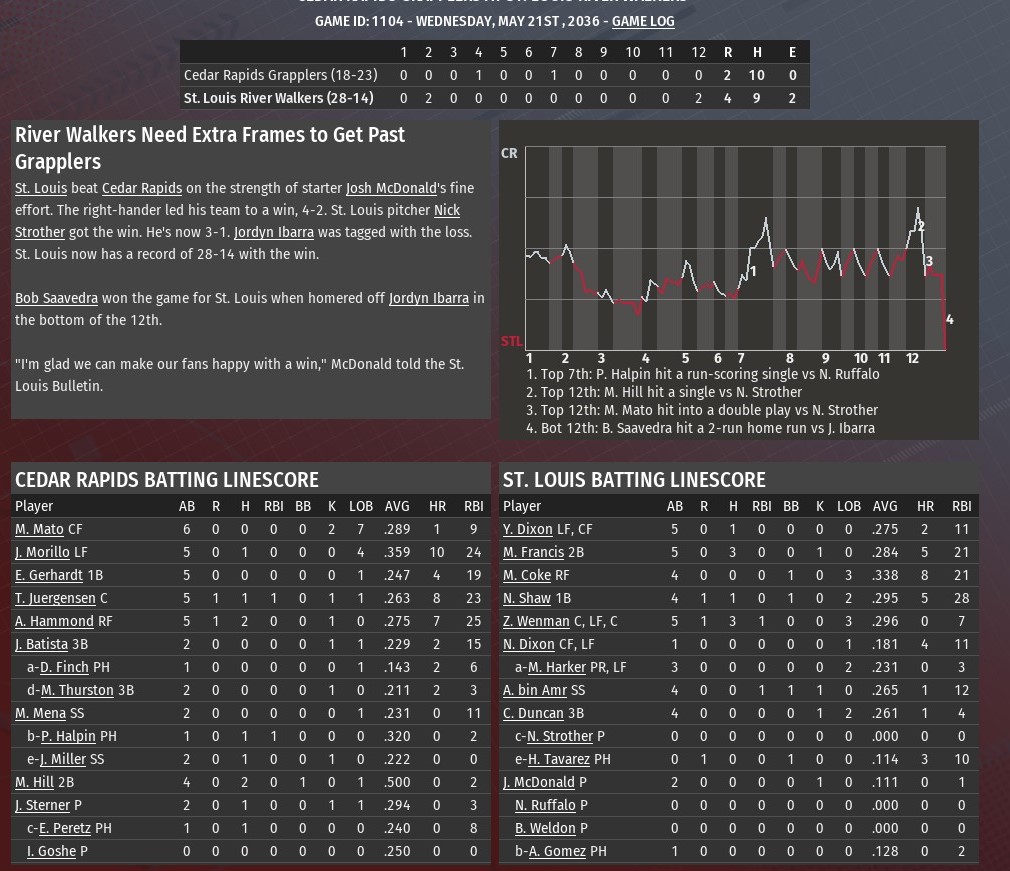Open N. Shaw's player profile

tap(527, 598)
